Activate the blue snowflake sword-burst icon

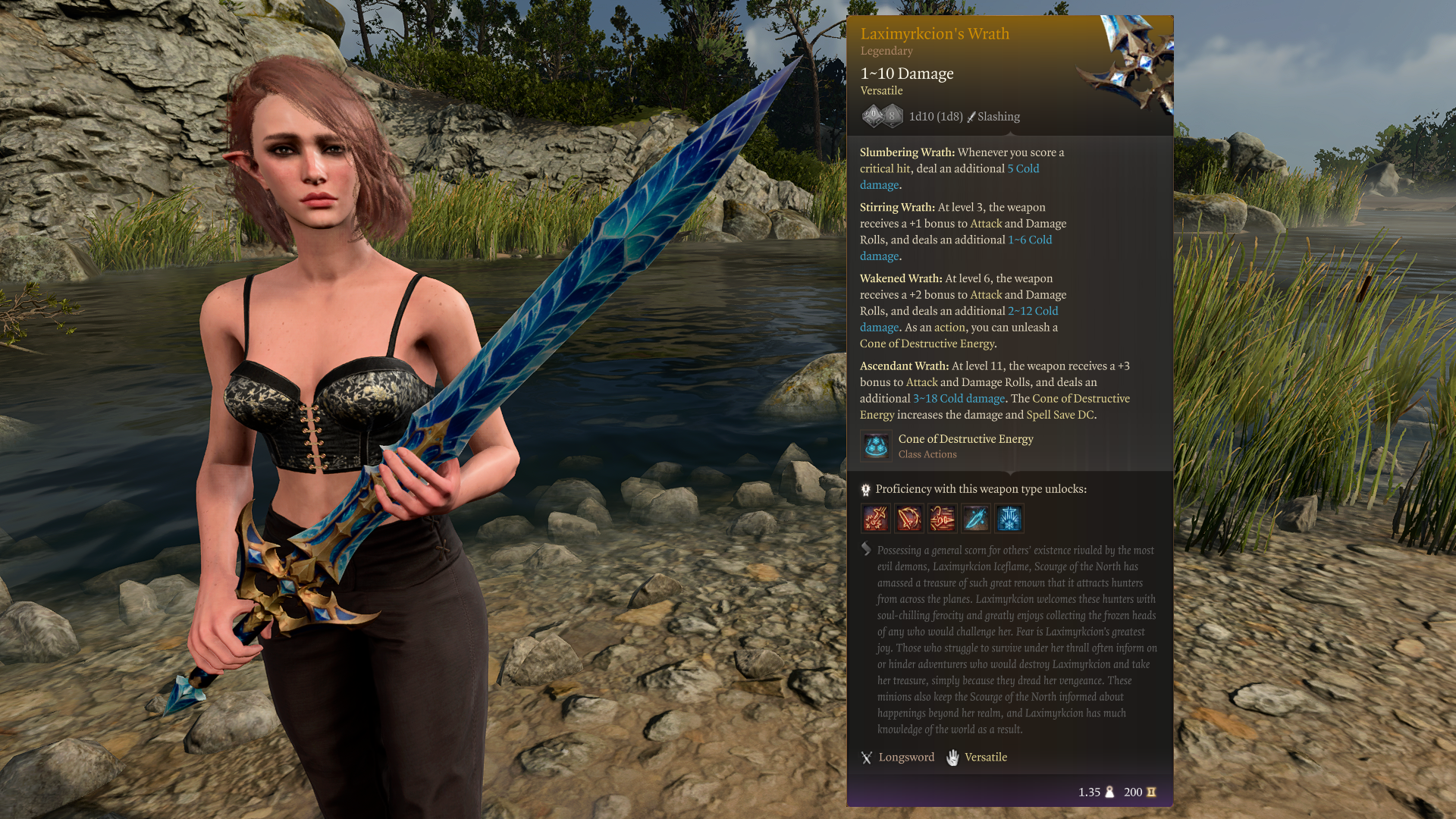point(1009,519)
